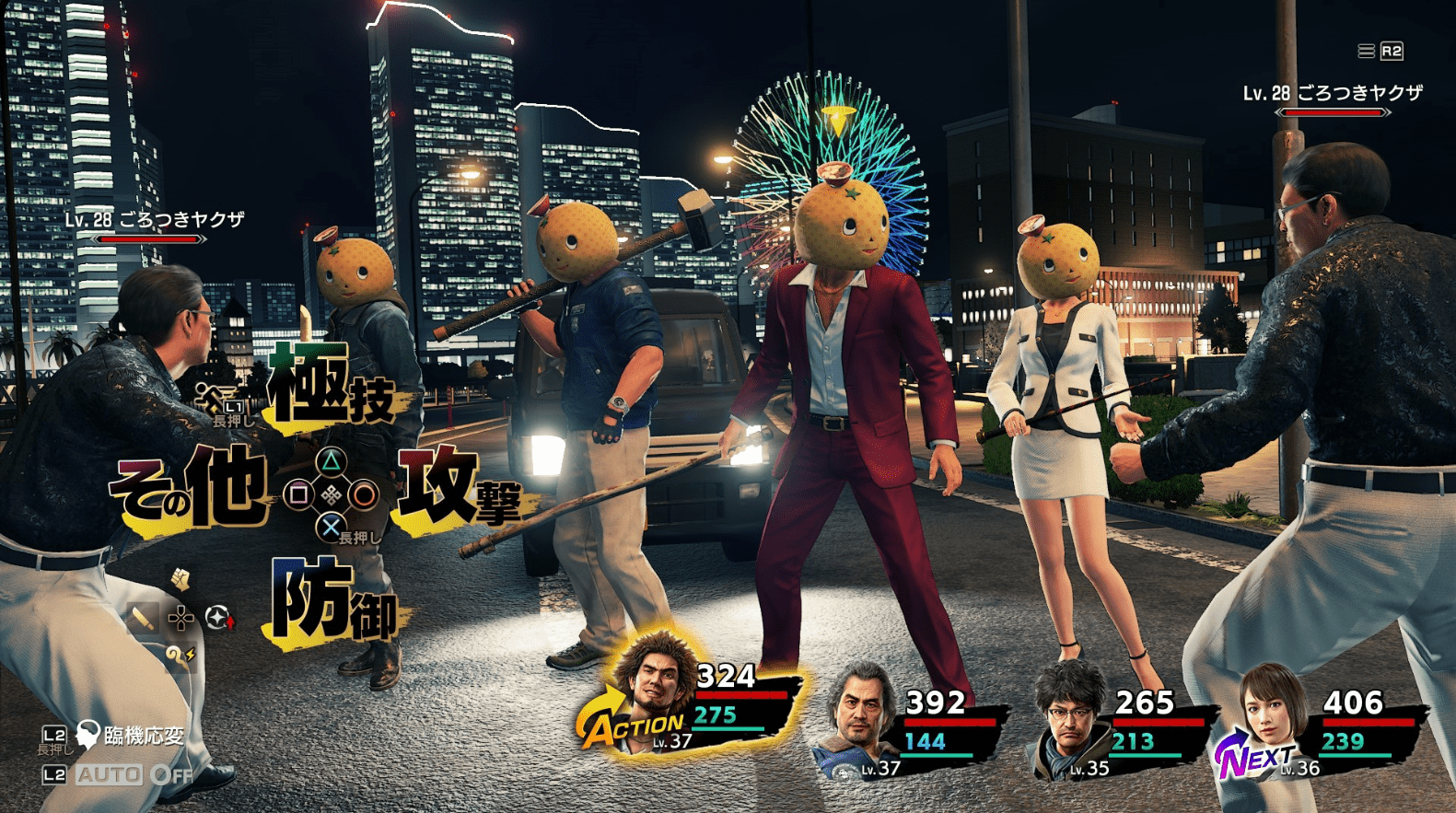Click the fist status icon
The width and height of the screenshot is (1456, 813).
click(181, 579)
